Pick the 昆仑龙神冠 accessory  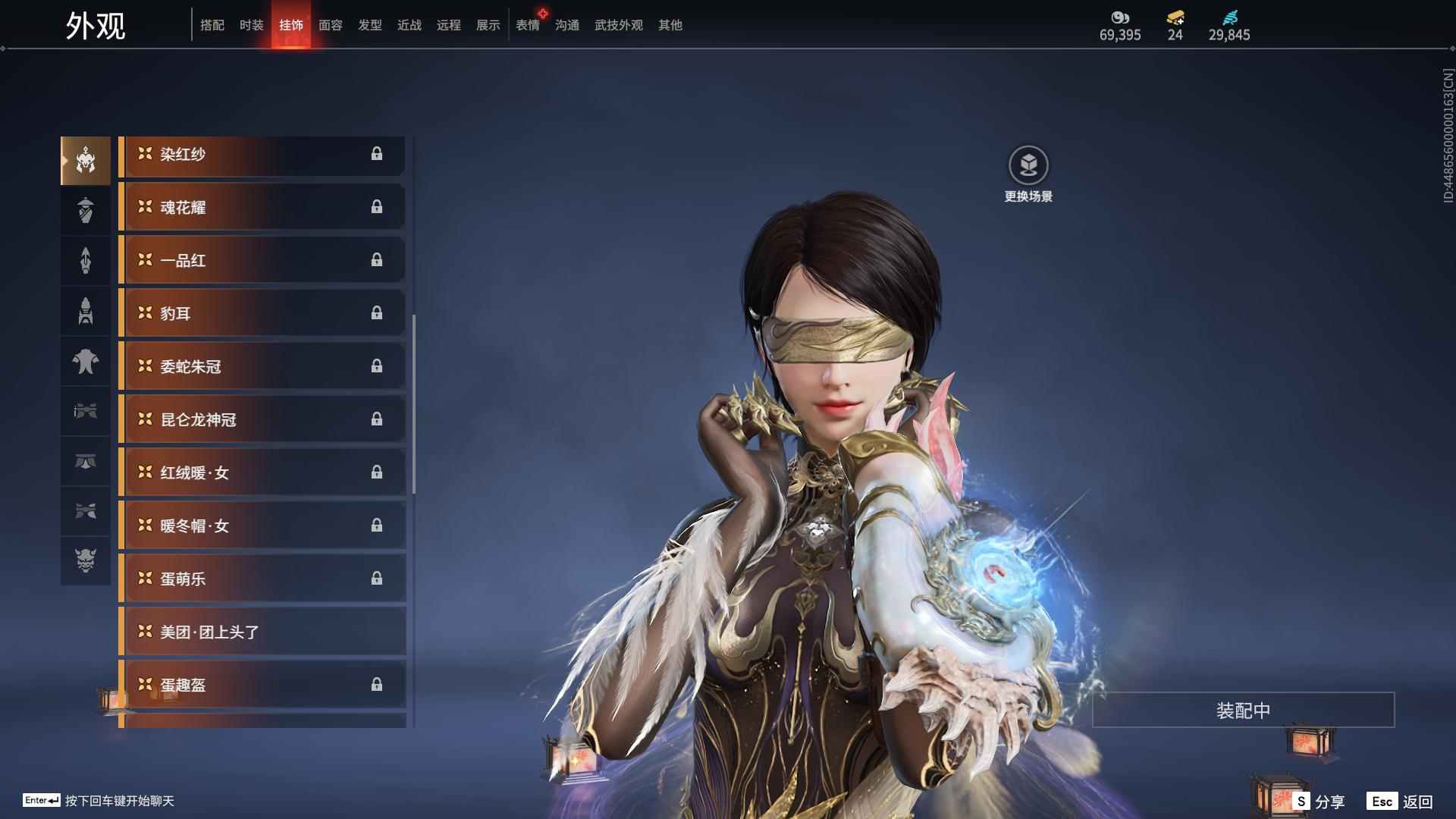point(262,420)
